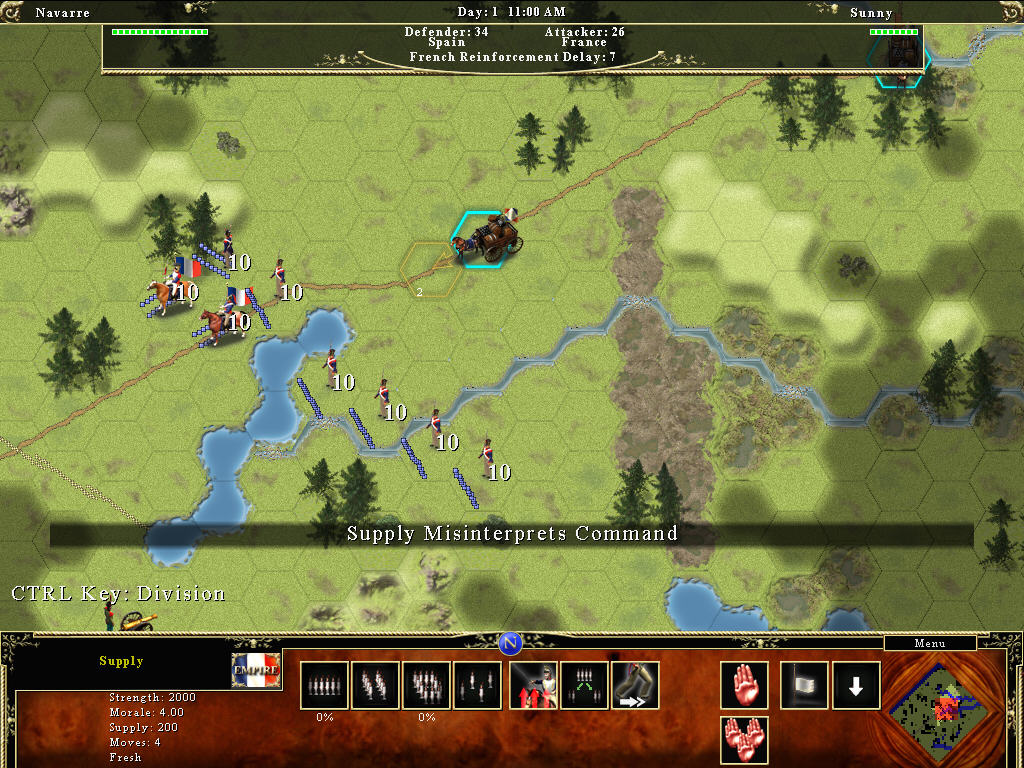Viewport: 1024px width, 768px height.
Task: Activate the soldier charge order icon
Action: (533, 685)
